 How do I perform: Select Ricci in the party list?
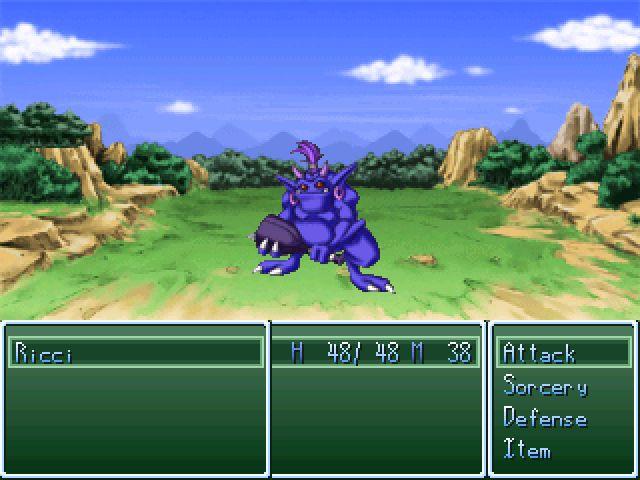pyautogui.click(x=45, y=353)
